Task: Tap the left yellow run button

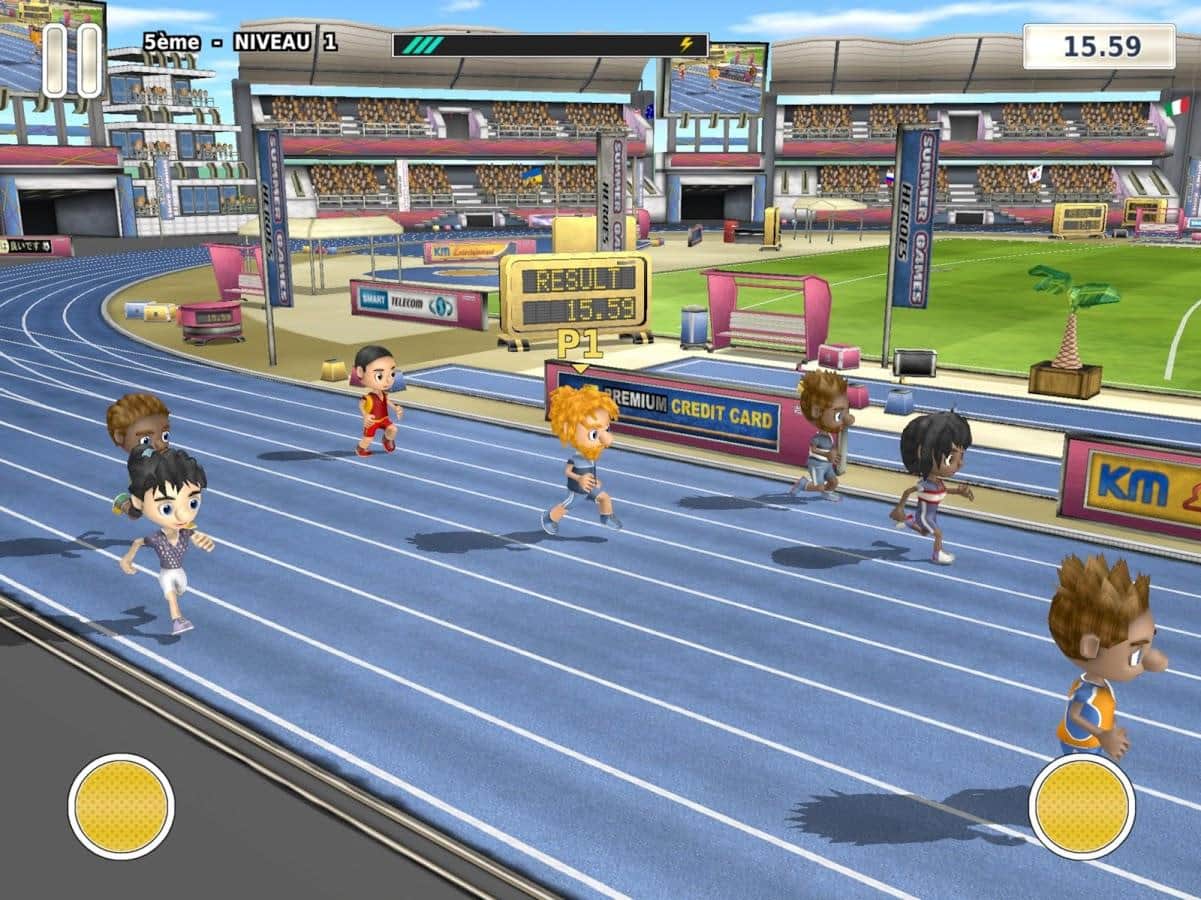Action: (121, 806)
